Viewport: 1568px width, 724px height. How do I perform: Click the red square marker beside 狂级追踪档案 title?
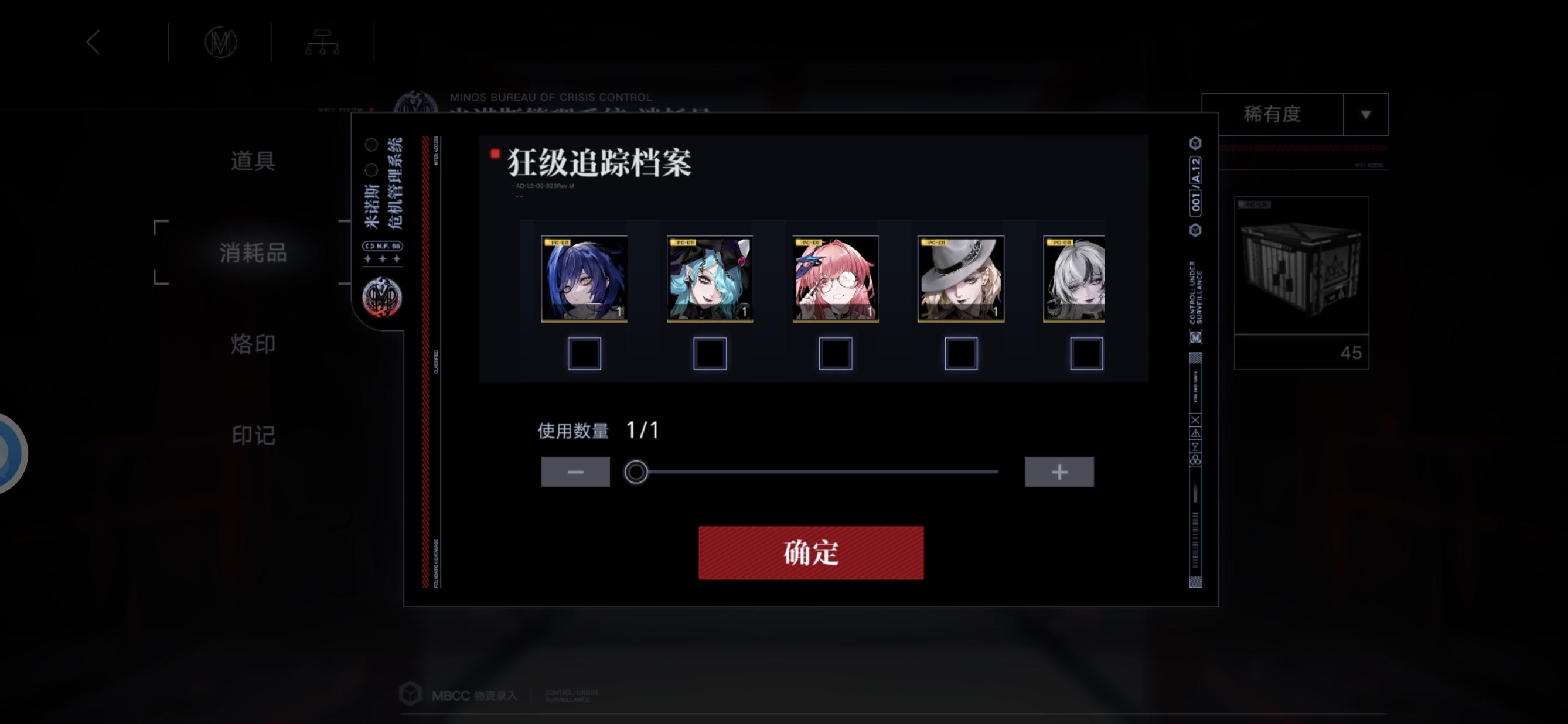pos(495,153)
